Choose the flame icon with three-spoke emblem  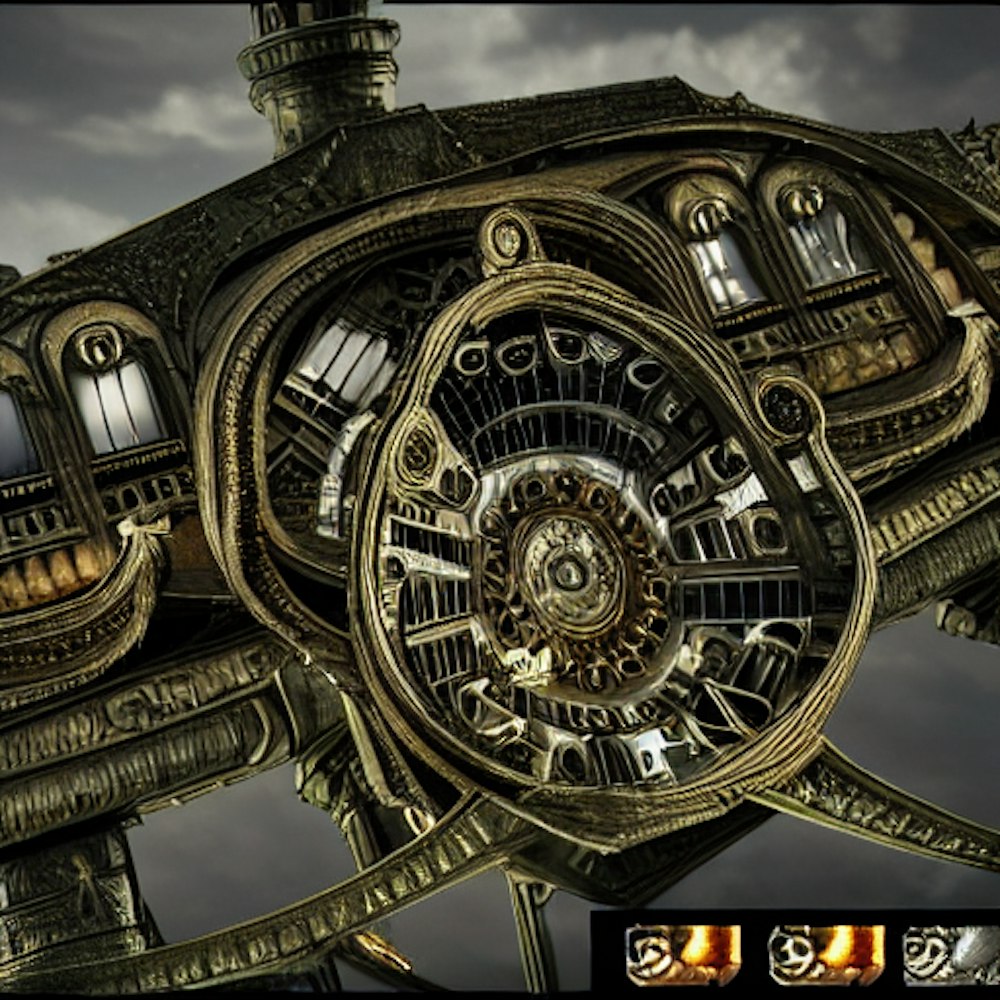tap(826, 954)
